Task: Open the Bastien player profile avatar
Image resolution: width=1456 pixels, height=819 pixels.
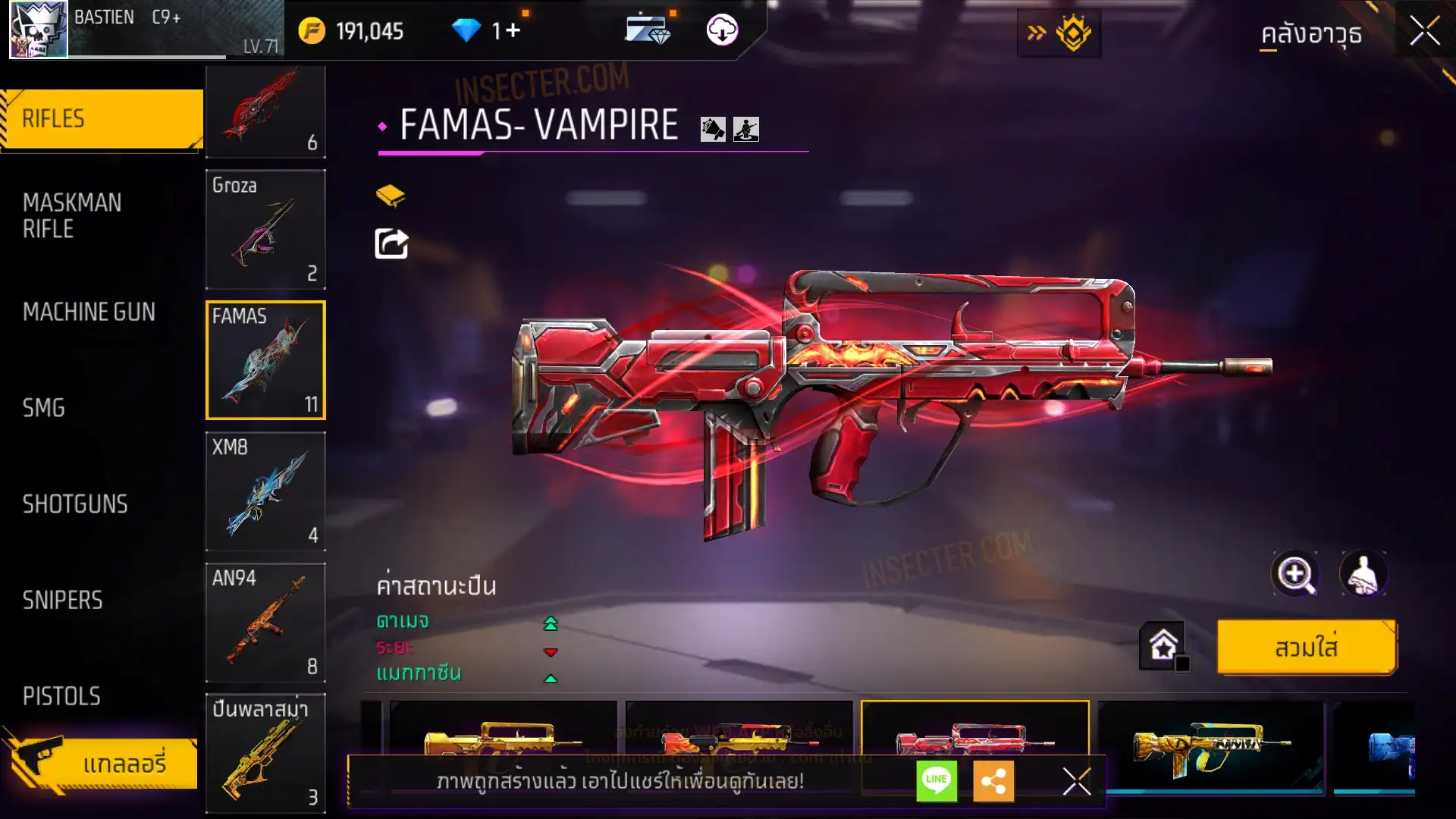Action: pos(38,30)
